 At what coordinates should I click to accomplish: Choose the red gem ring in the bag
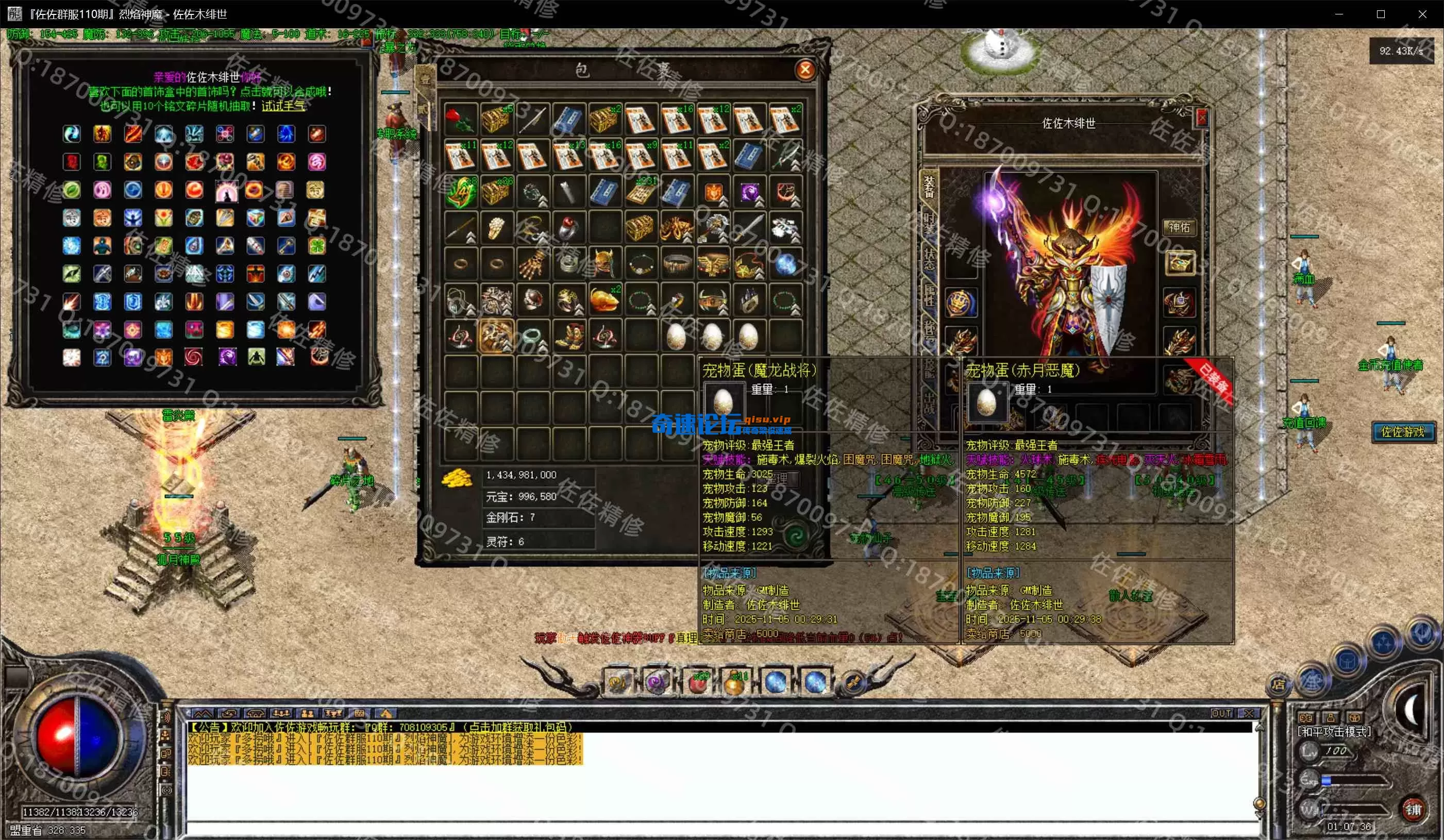coord(568,228)
